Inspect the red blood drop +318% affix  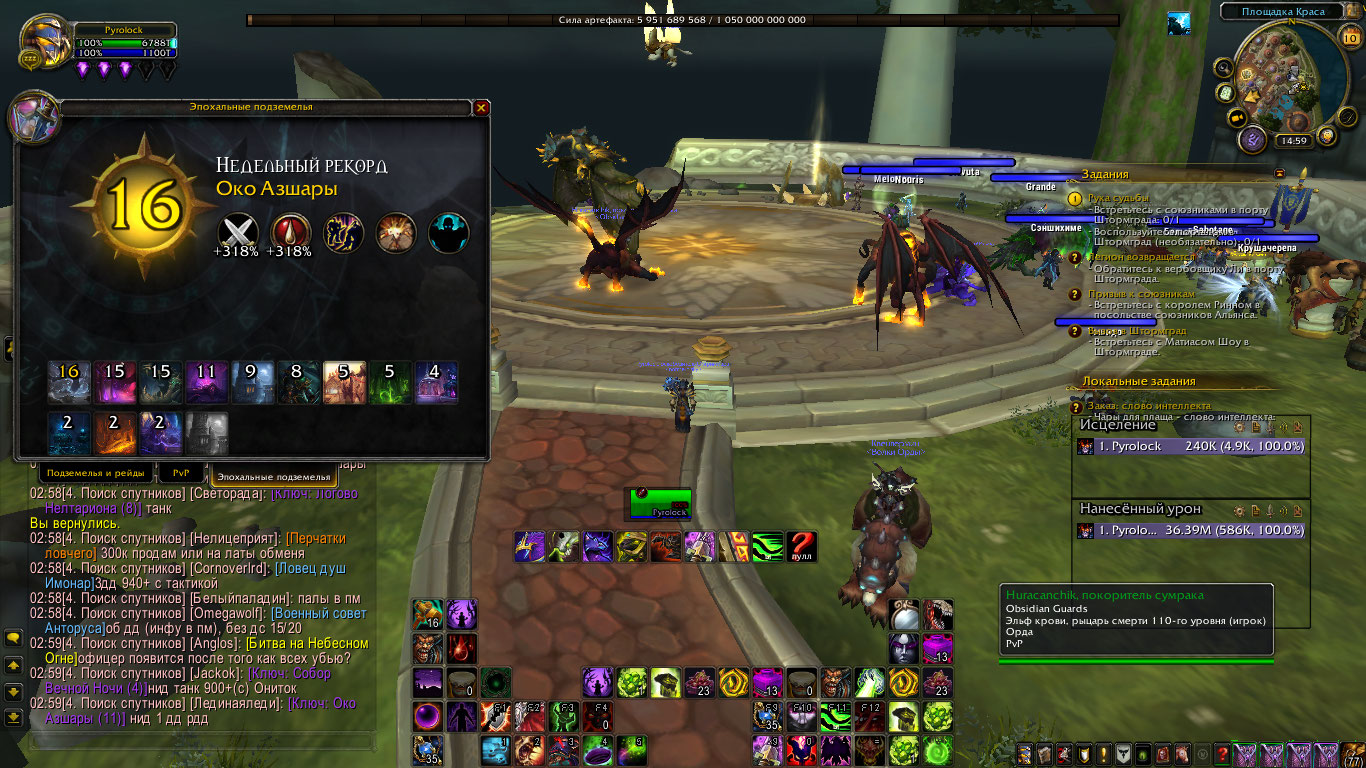(290, 231)
